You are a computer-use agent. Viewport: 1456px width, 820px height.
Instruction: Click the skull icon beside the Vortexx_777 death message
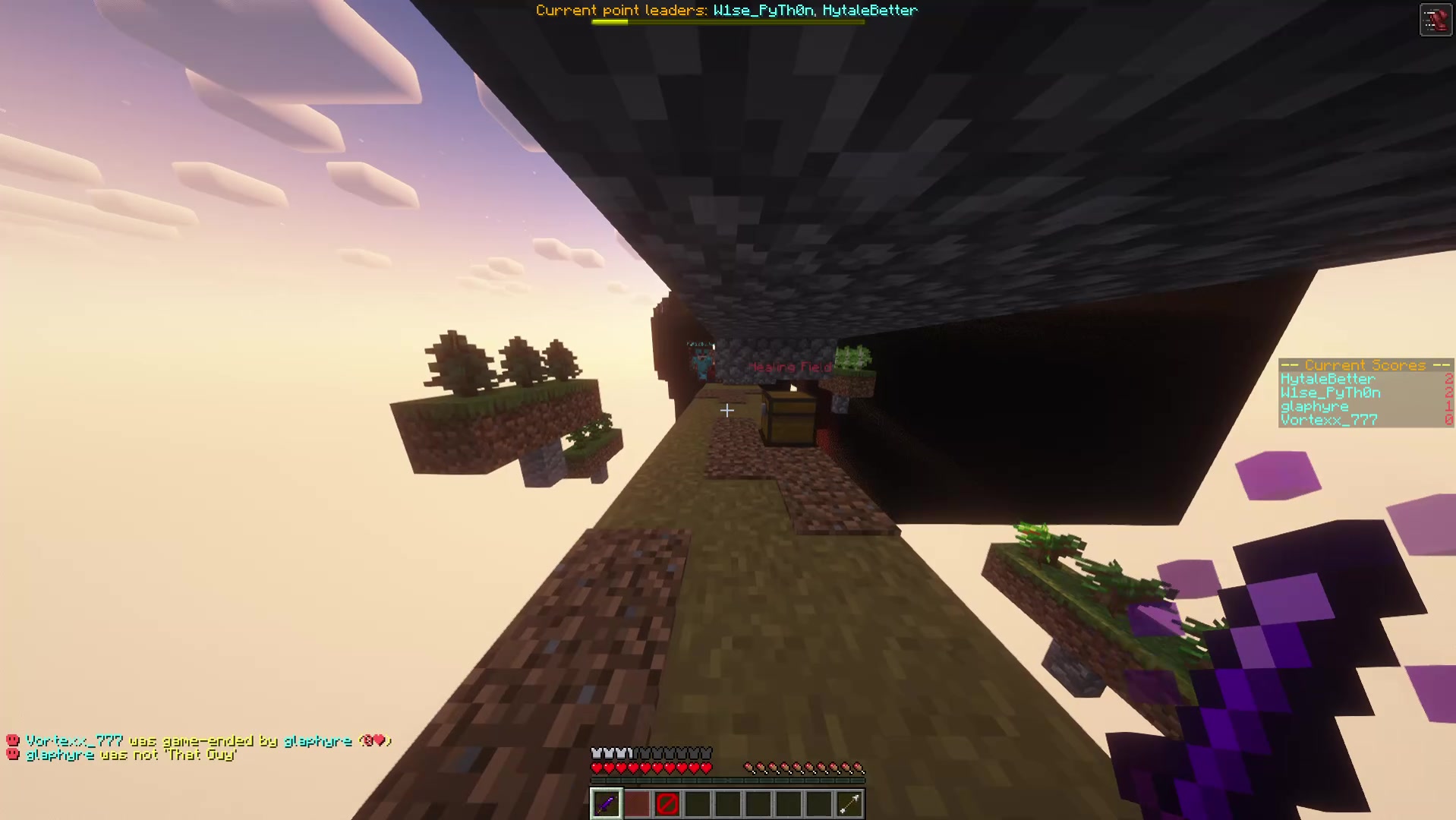[x=11, y=739]
